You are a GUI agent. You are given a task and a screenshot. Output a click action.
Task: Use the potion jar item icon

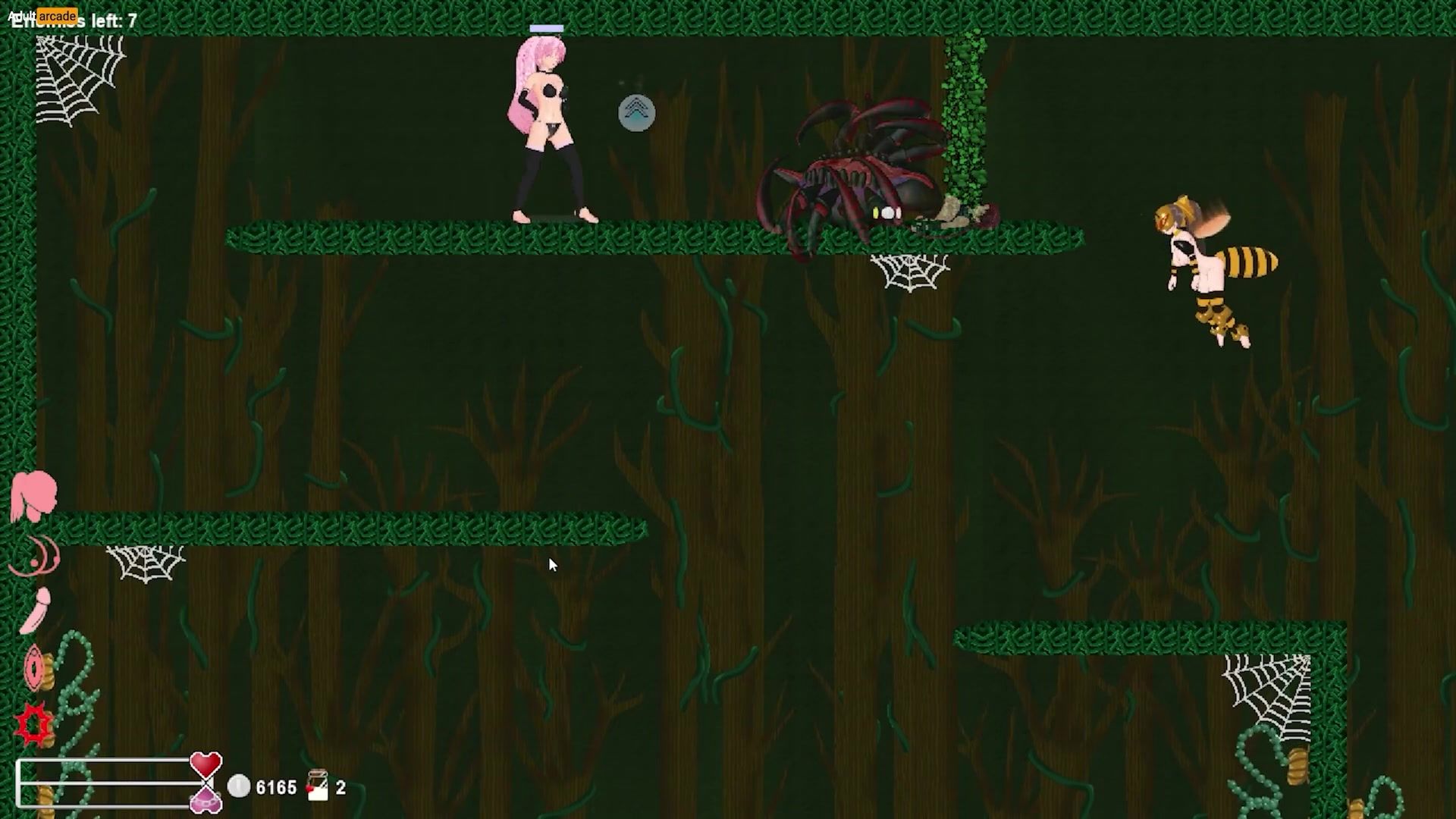click(x=318, y=786)
